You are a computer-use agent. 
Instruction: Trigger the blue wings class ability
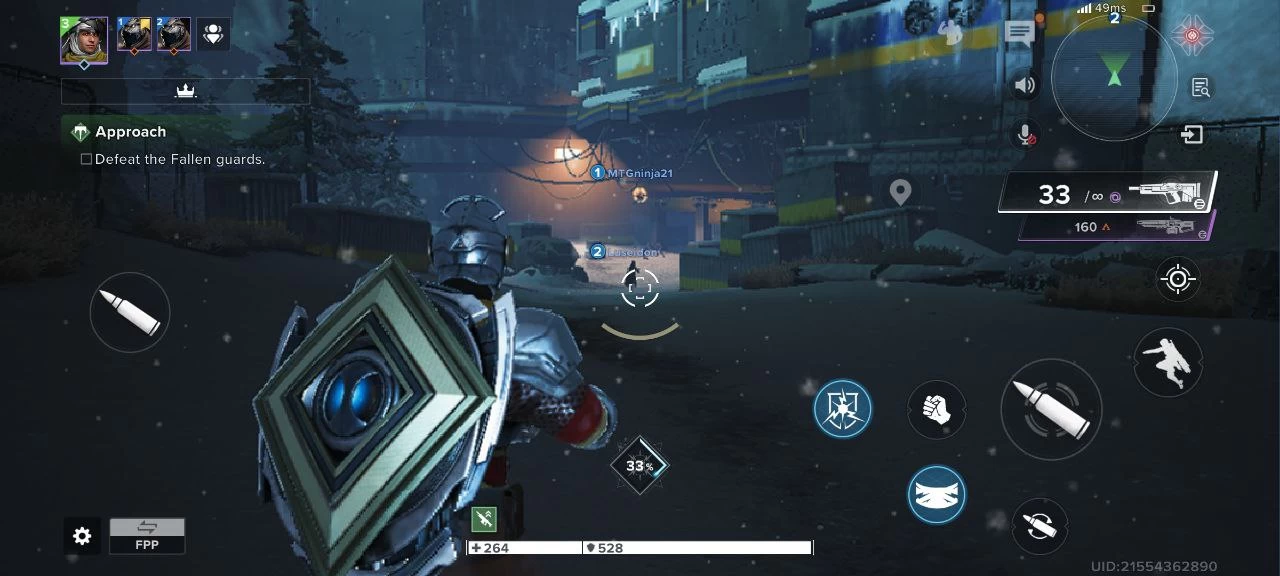point(936,495)
